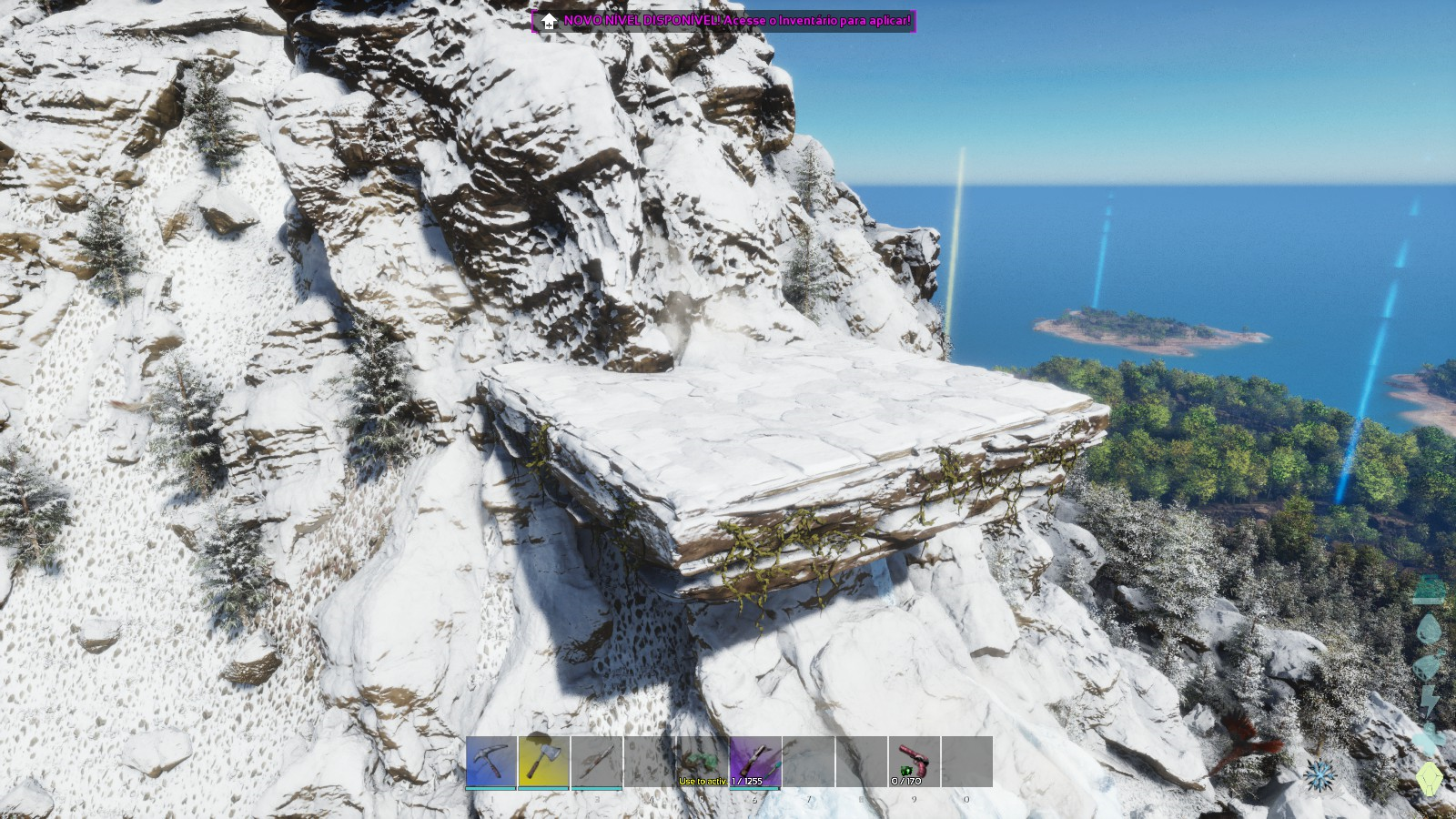This screenshot has height=819, width=1456.
Task: Use the green item marked 'Use to activ.'
Action: point(703,762)
